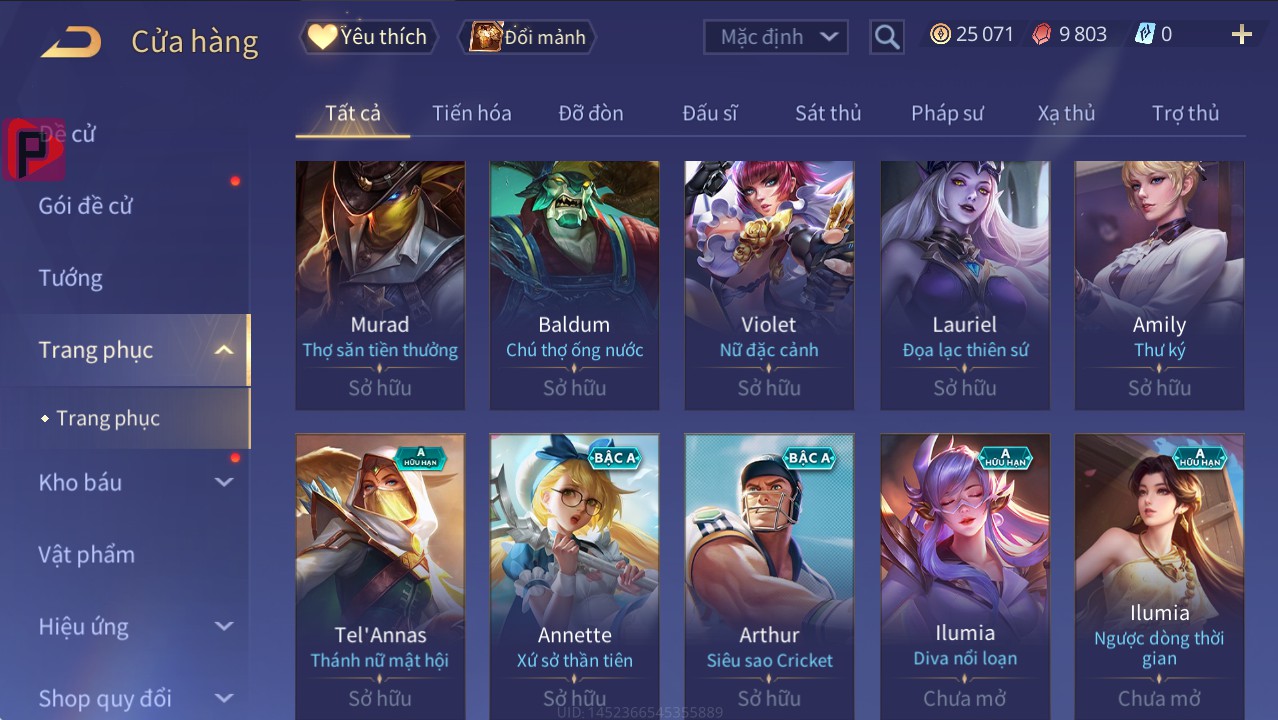Go back using the return arrow
The height and width of the screenshot is (720, 1278).
pyautogui.click(x=71, y=42)
